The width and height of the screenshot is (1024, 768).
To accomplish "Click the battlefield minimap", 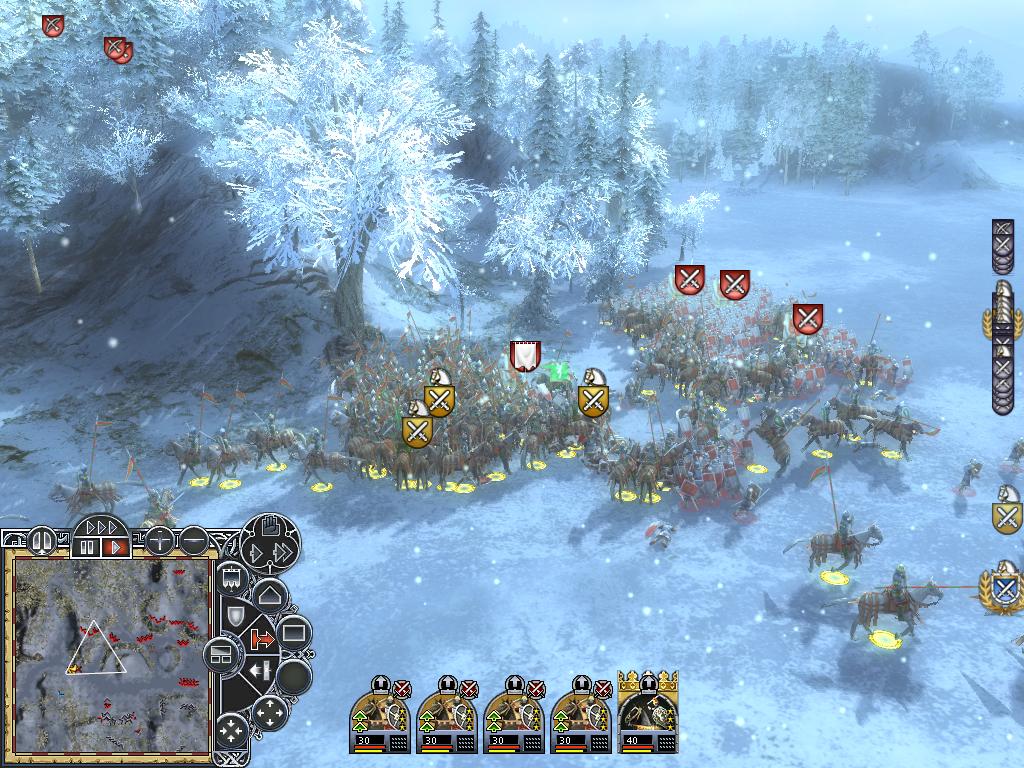I will [x=112, y=655].
